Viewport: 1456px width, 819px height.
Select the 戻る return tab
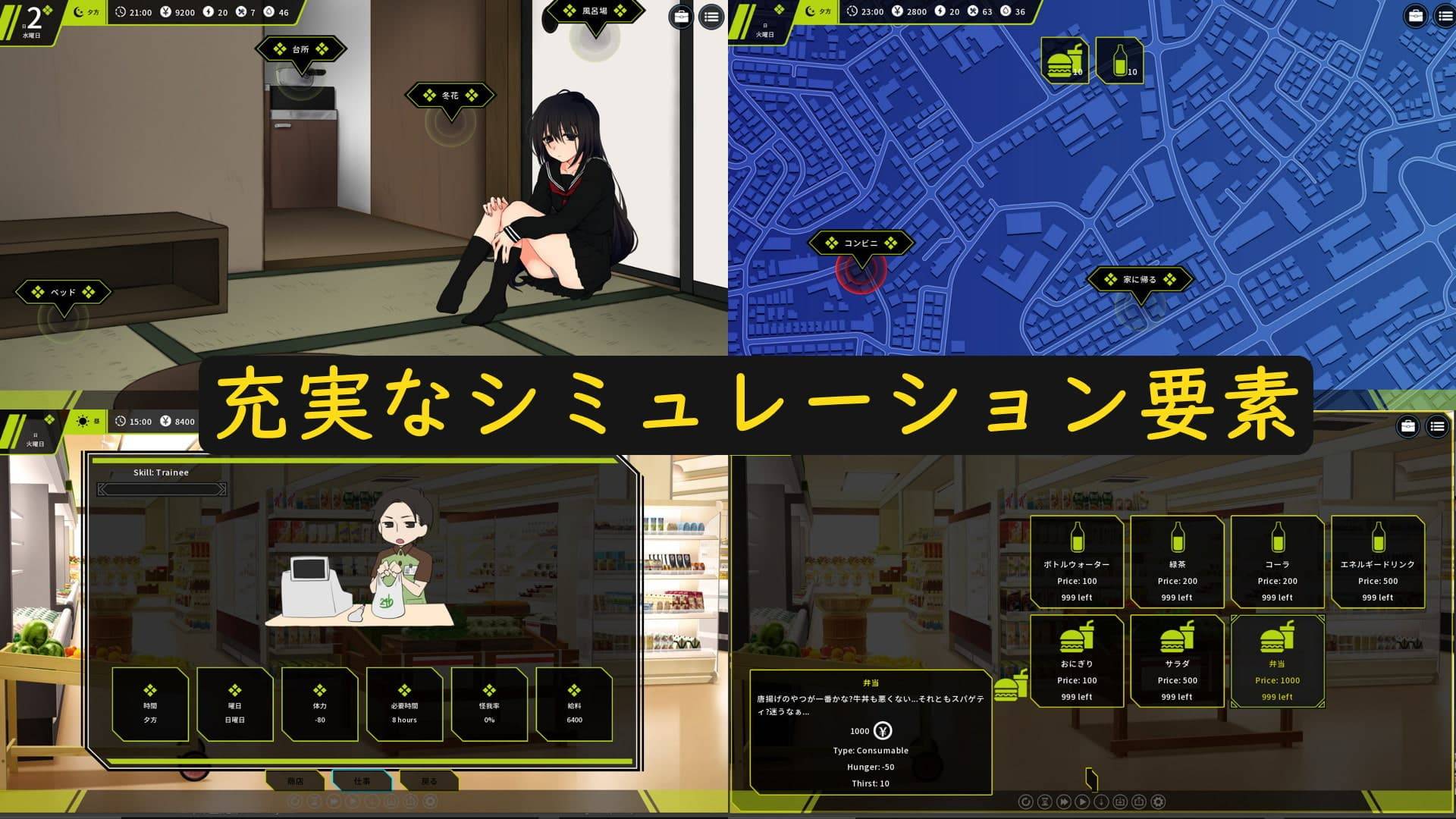[x=428, y=781]
